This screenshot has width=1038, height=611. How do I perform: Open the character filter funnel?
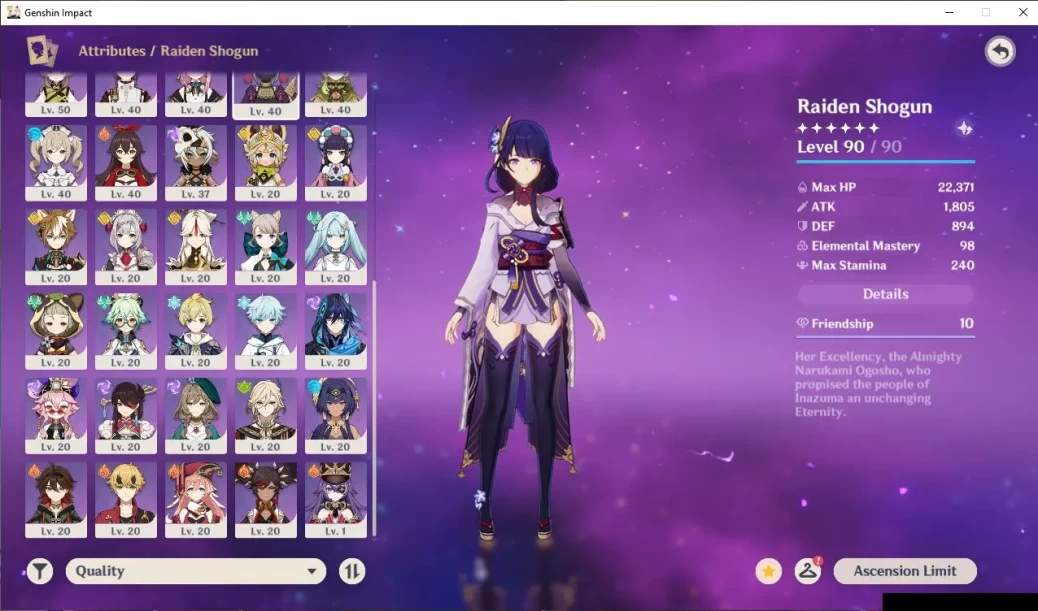click(40, 571)
